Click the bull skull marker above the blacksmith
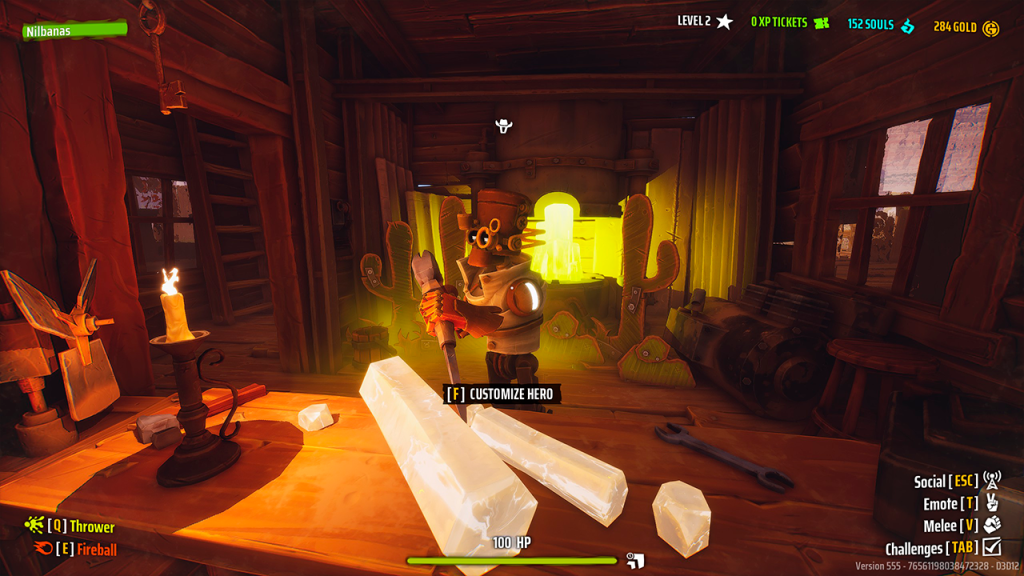The height and width of the screenshot is (576, 1024). click(x=504, y=126)
